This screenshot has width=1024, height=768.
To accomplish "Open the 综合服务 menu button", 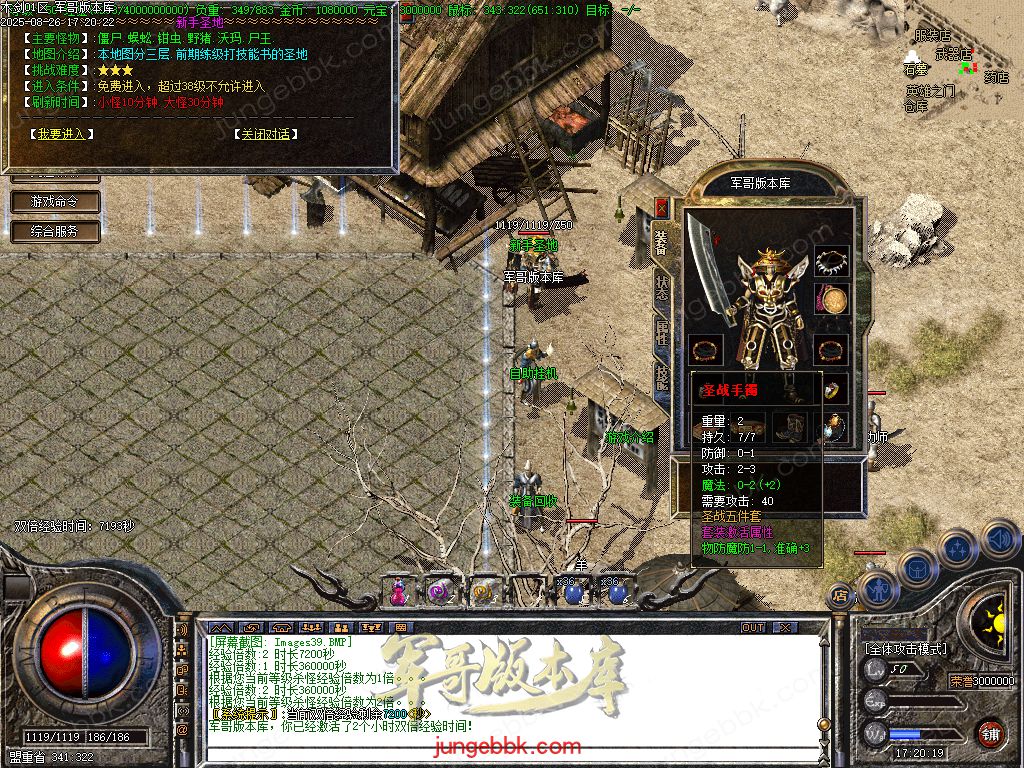I will 58,231.
